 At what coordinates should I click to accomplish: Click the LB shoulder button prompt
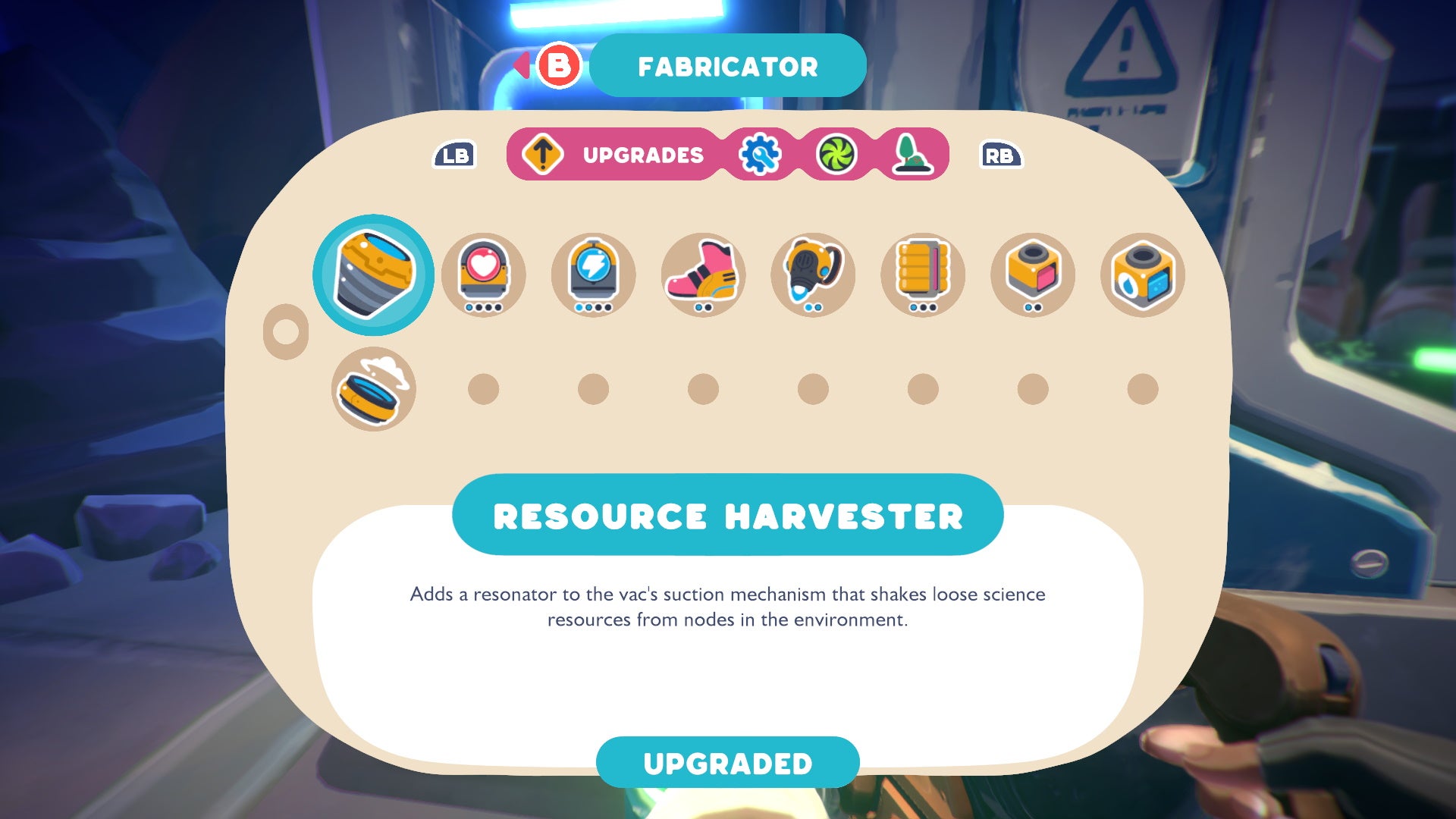(x=455, y=155)
